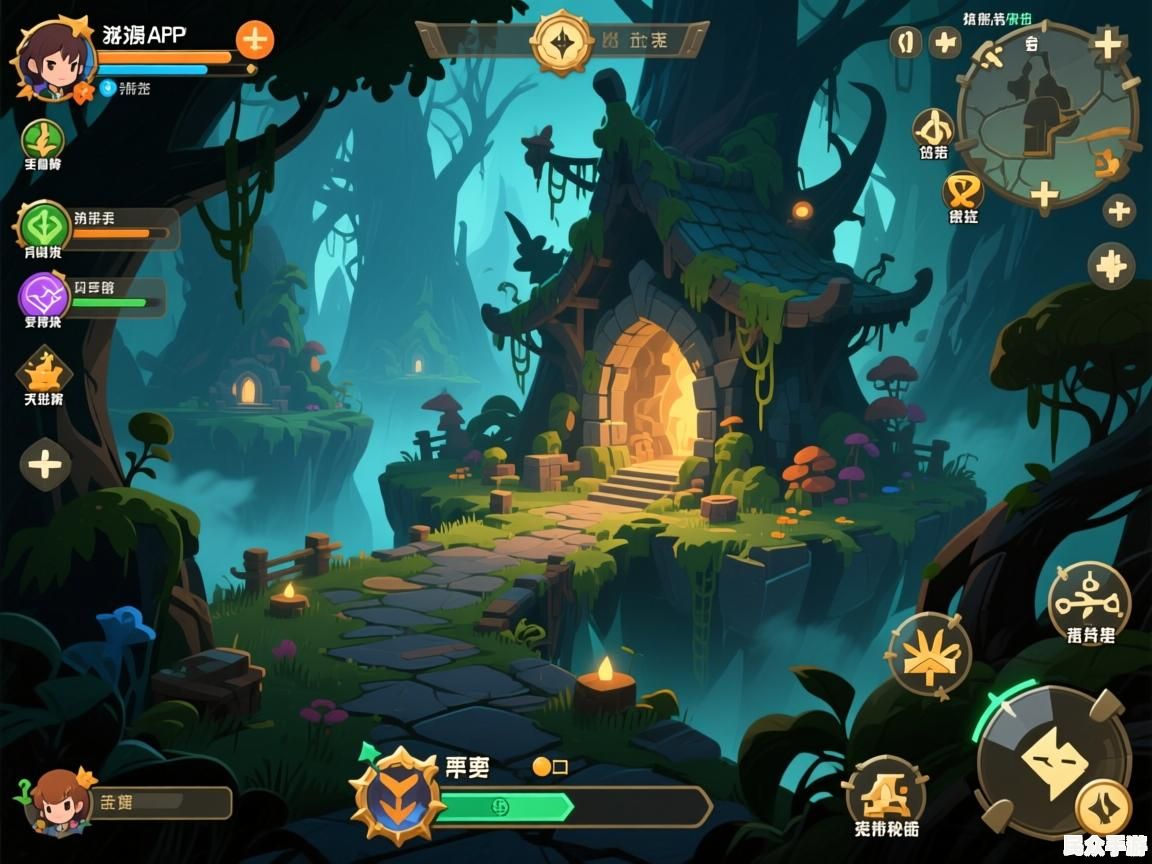
Task: Select the round arrow icon left of the minimap
Action: pos(933,129)
